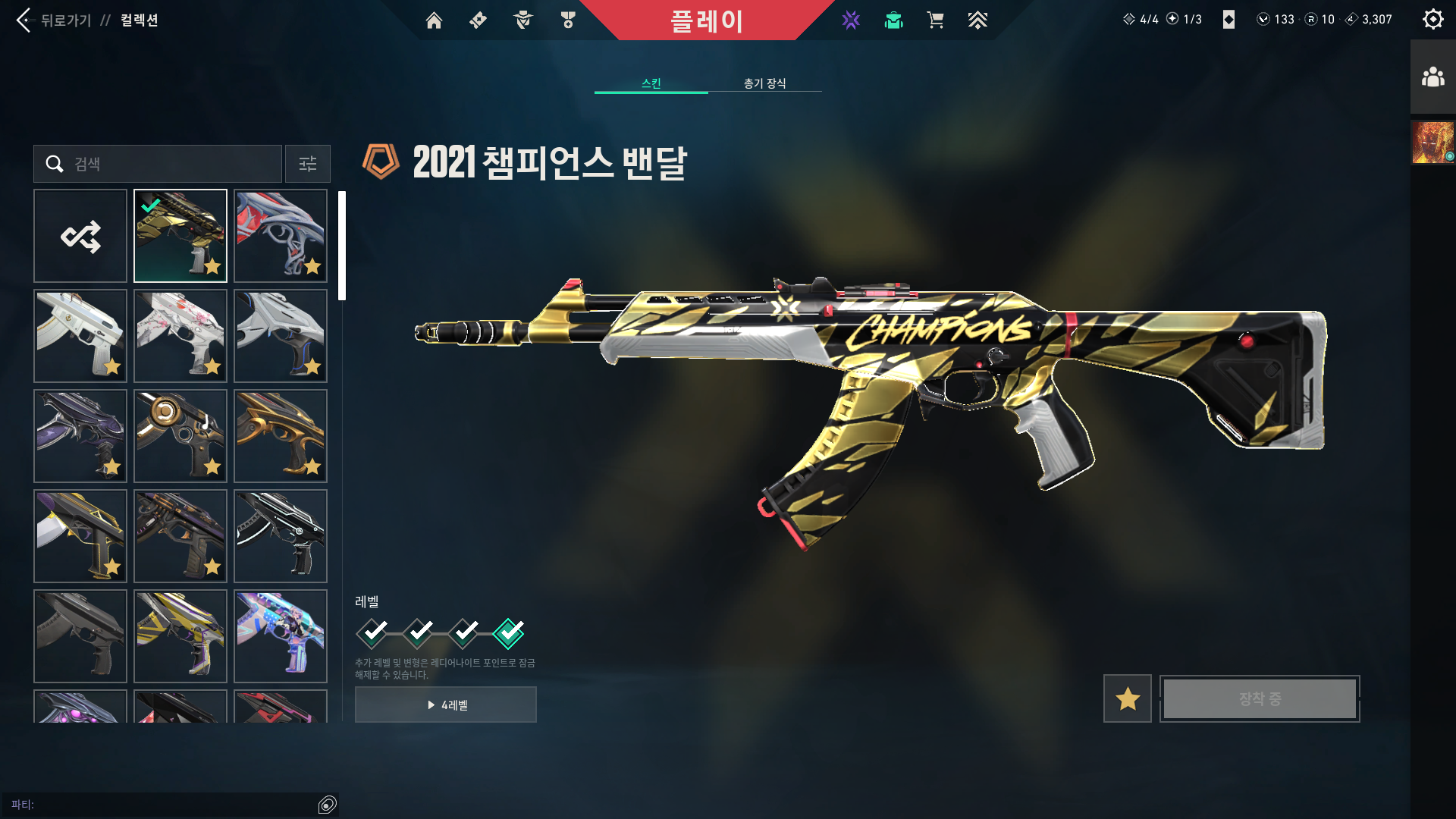This screenshot has height=819, width=1456.
Task: Open the social panel friends icon
Action: 1432,76
